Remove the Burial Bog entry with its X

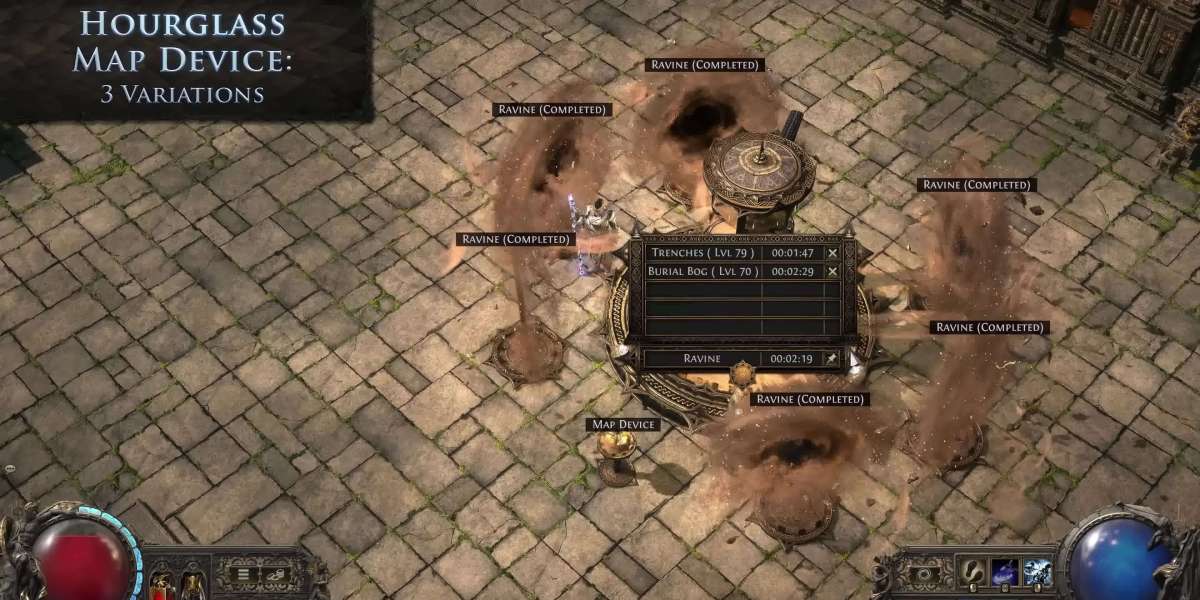click(833, 271)
